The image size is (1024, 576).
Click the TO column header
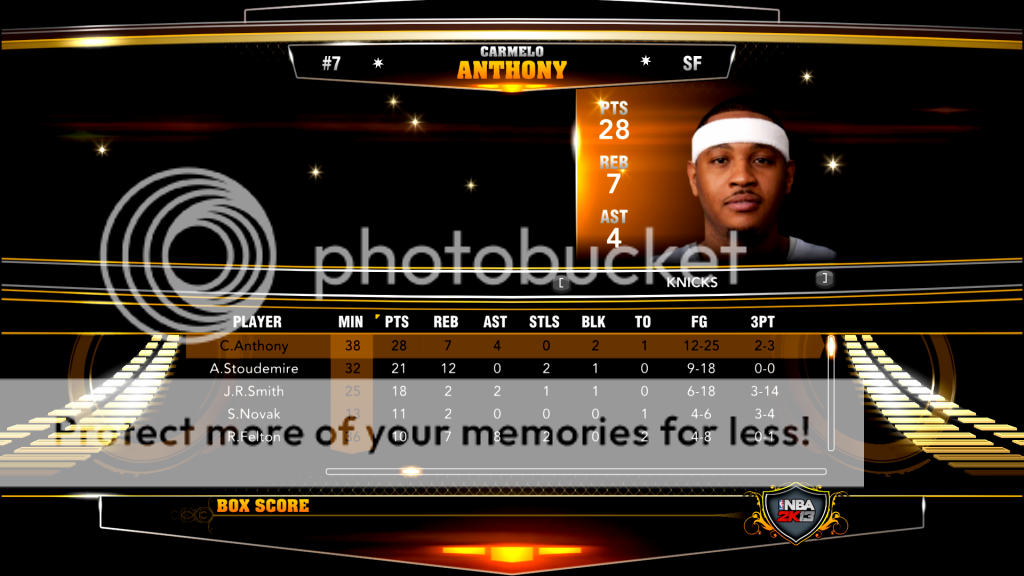643,322
